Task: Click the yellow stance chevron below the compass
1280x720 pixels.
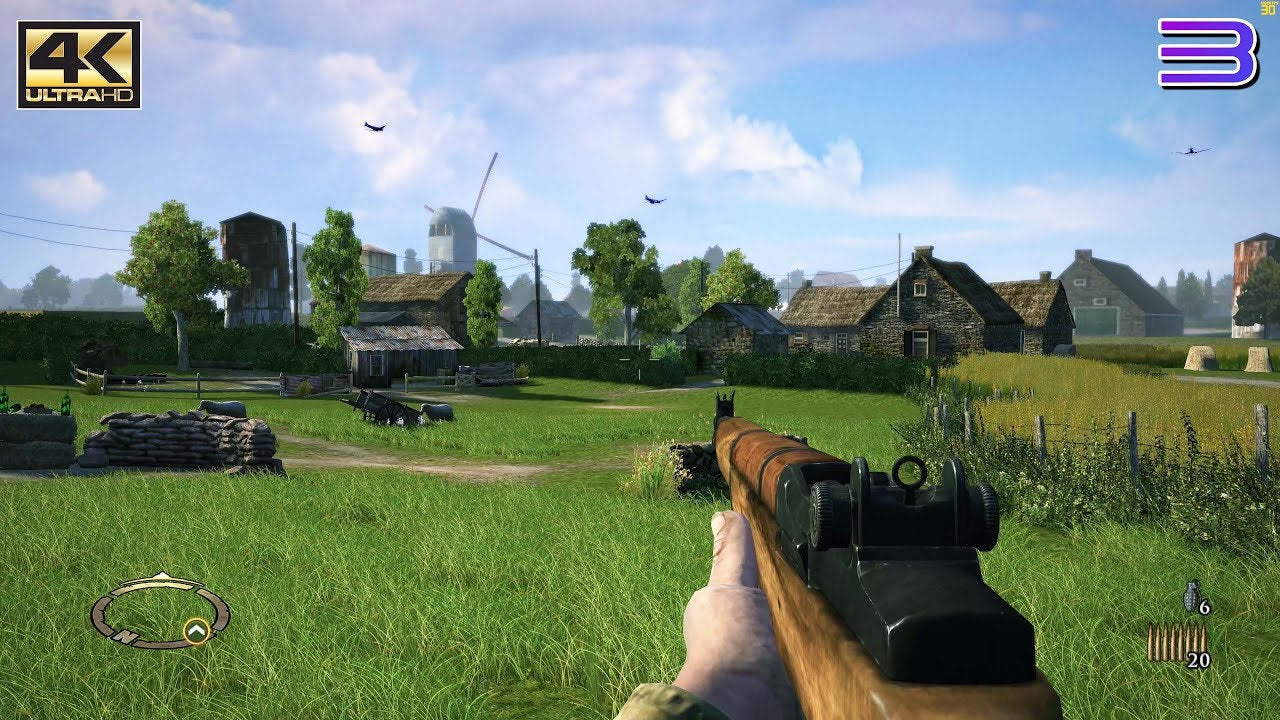Action: coord(197,632)
